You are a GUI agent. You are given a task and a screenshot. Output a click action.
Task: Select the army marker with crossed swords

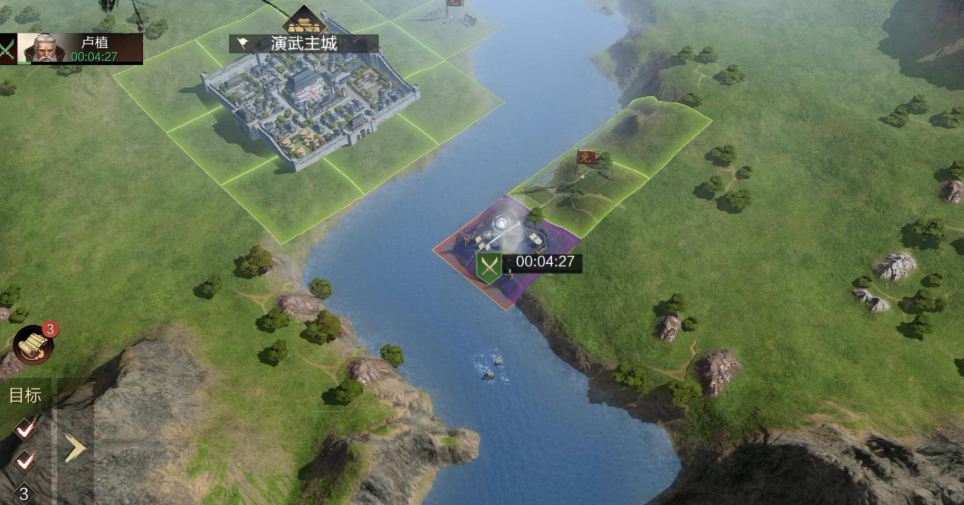click(x=489, y=267)
